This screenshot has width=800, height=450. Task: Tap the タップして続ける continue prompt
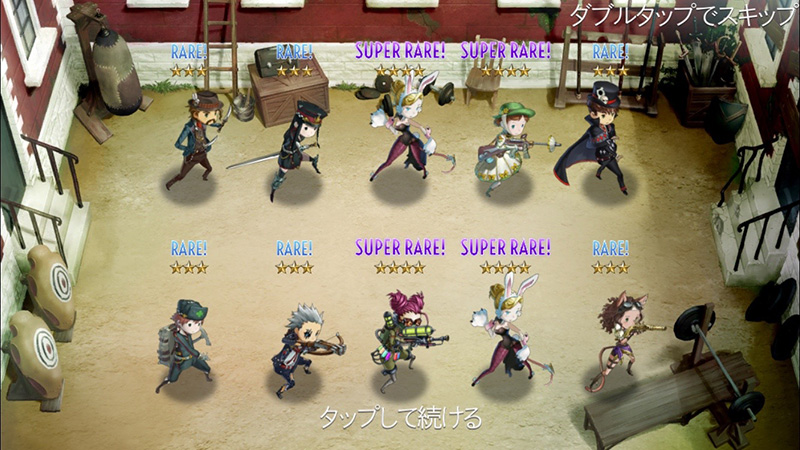pos(400,417)
